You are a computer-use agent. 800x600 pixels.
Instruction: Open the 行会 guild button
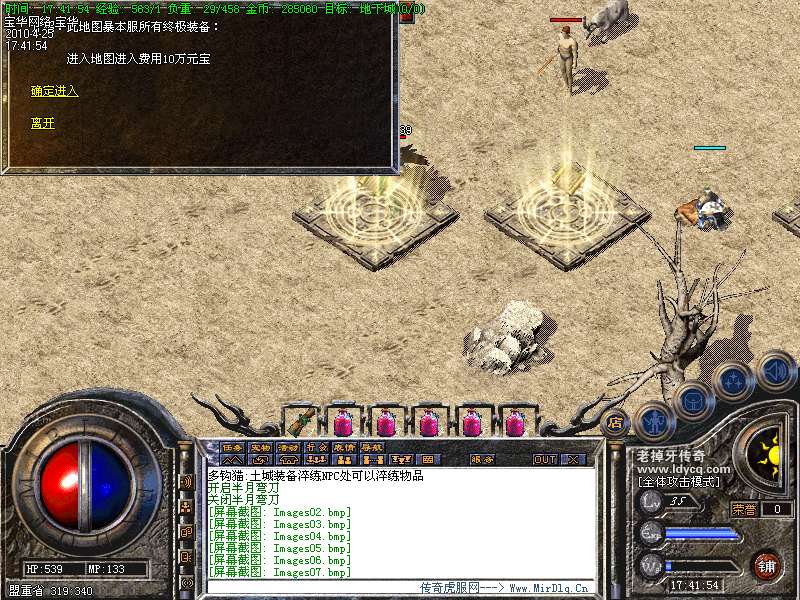[316, 447]
